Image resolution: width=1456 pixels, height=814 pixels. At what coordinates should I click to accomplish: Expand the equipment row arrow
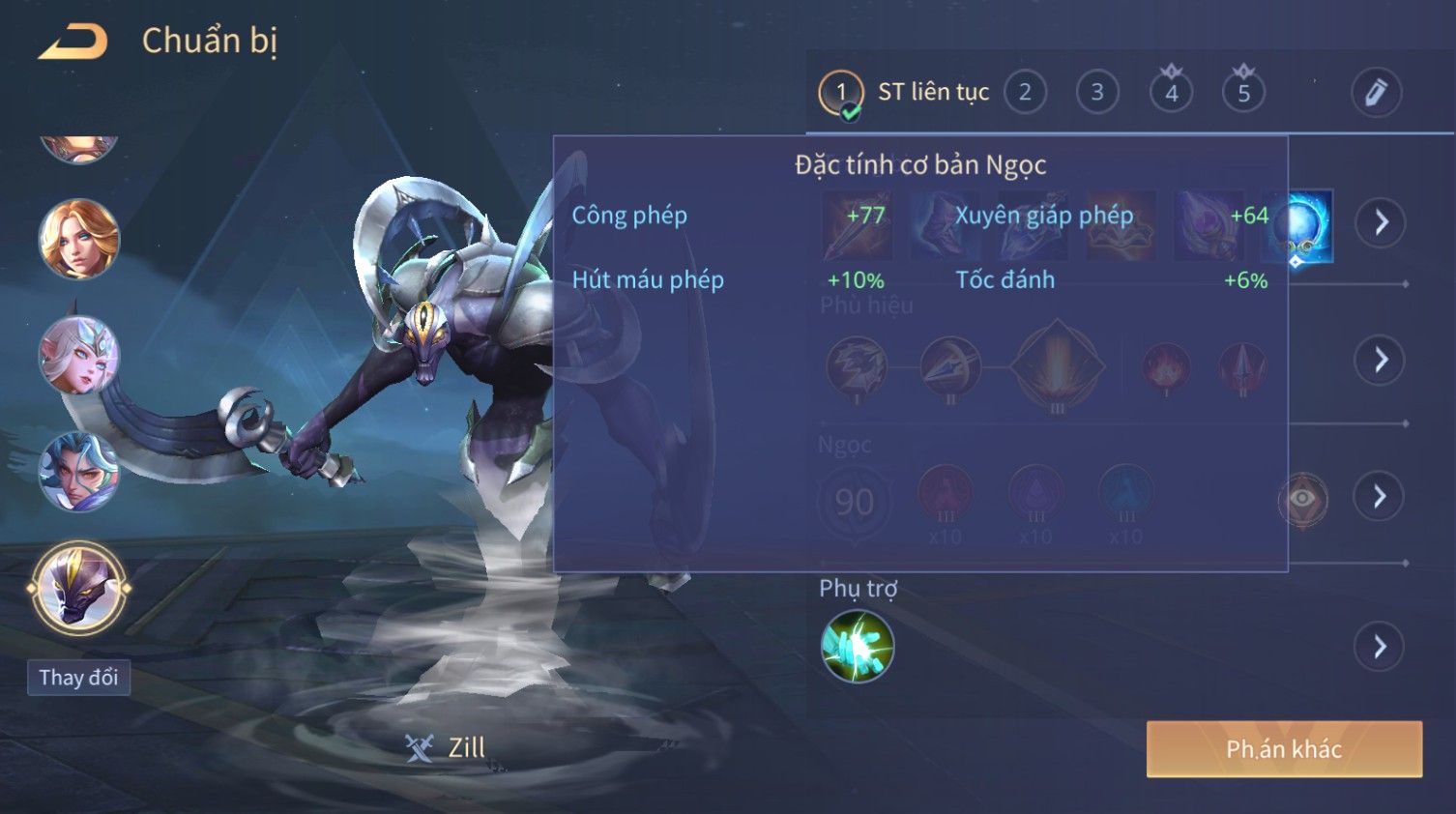pos(1380,223)
